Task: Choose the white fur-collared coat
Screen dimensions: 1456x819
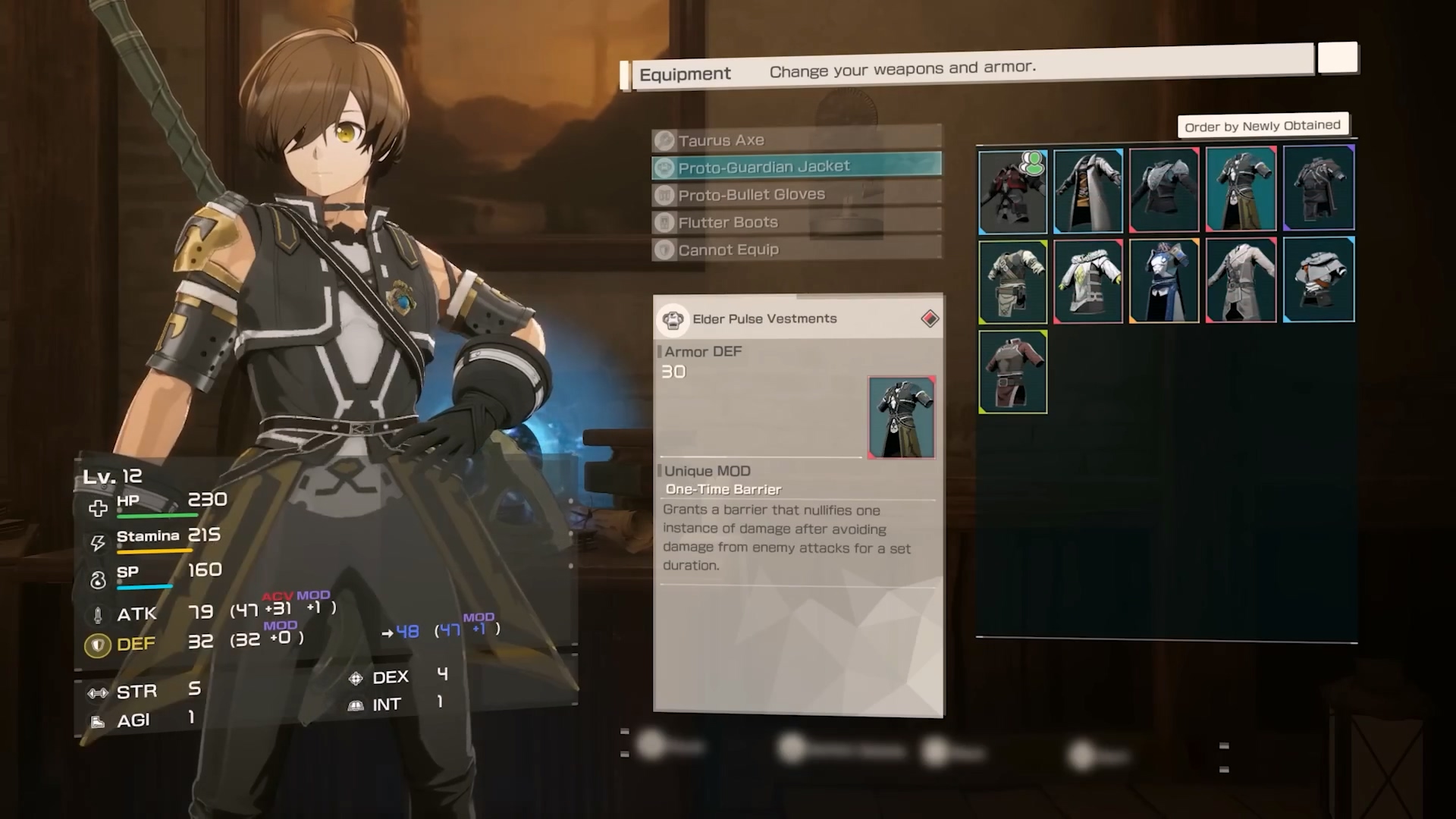Action: pyautogui.click(x=1088, y=281)
